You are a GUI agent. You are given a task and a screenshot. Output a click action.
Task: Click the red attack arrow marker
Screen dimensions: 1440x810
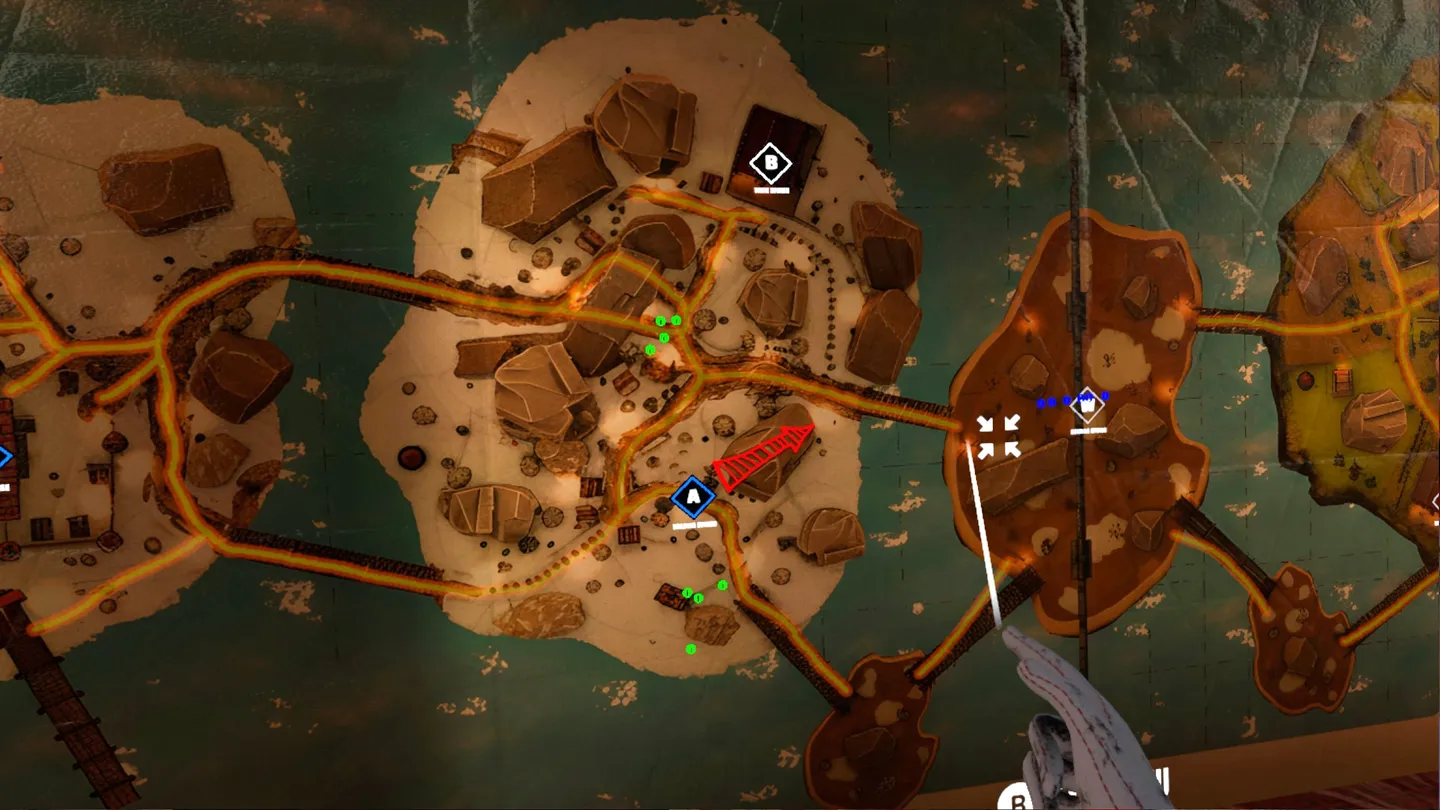coord(762,457)
